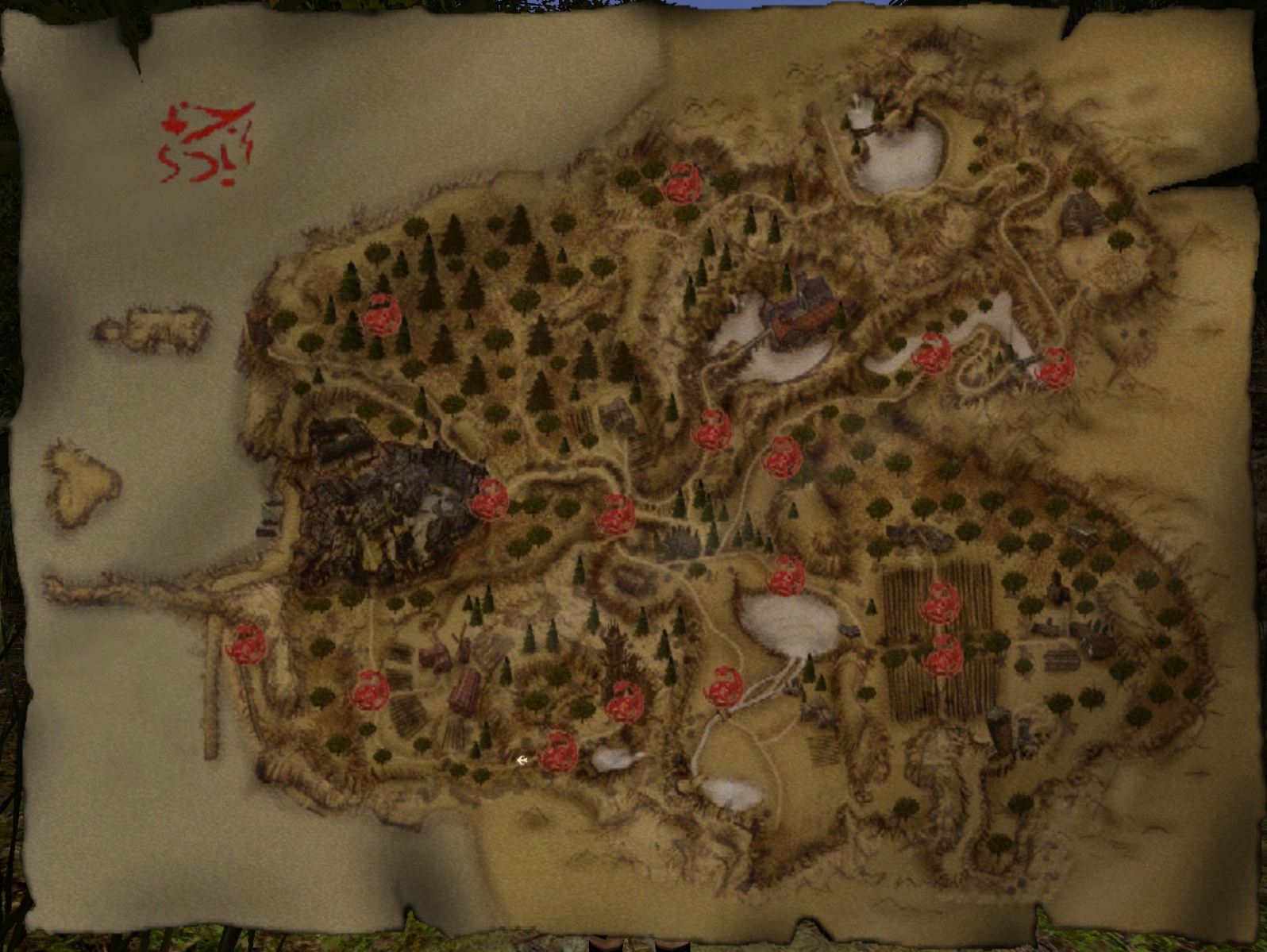The height and width of the screenshot is (952, 1267).
Task: Click the red marker beside the dark tower
Action: 626,701
